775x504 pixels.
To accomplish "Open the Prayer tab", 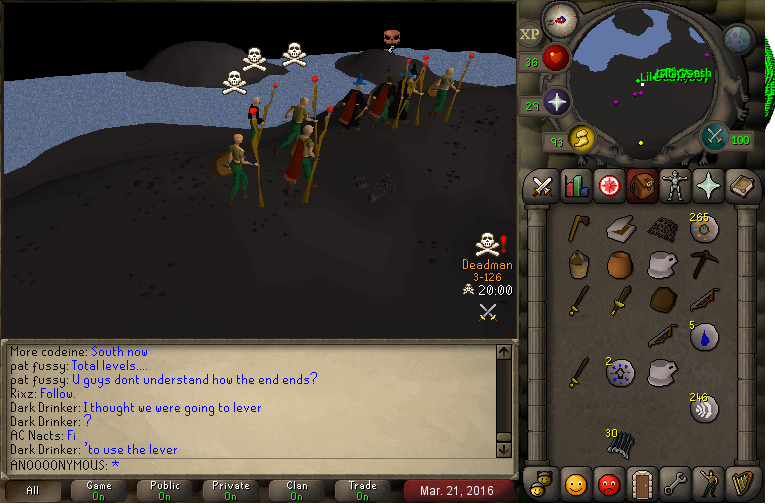I will pyautogui.click(x=706, y=186).
